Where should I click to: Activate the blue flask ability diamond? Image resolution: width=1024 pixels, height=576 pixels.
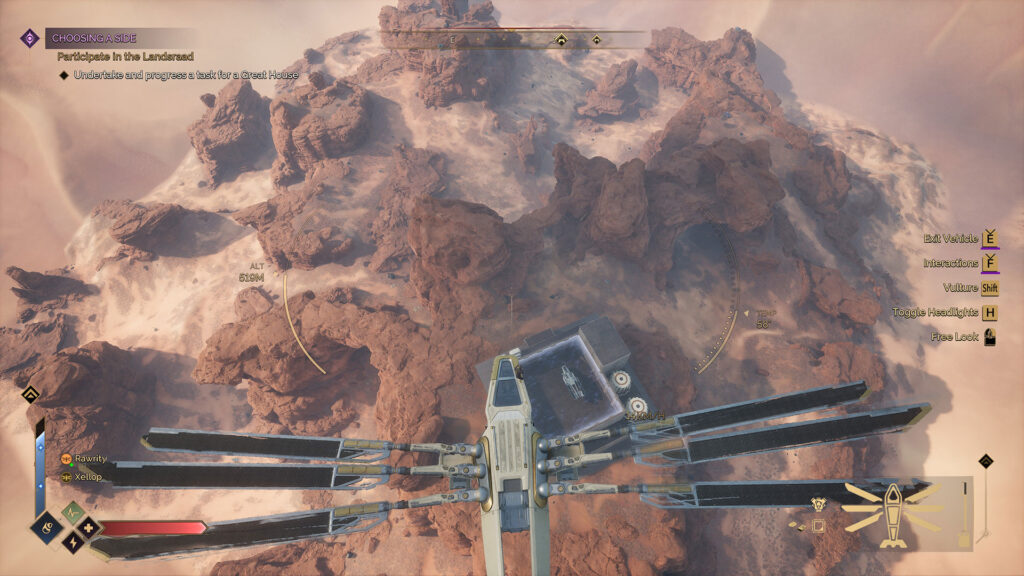point(45,527)
